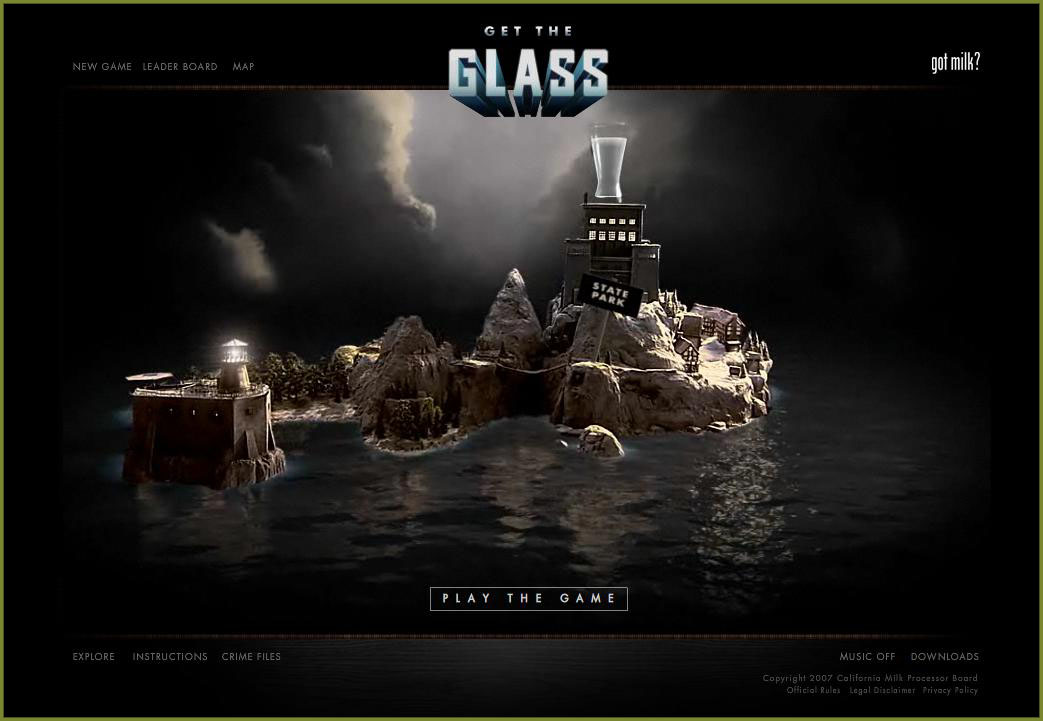Click the Get The Glass title logo
This screenshot has height=721, width=1043.
tap(528, 72)
